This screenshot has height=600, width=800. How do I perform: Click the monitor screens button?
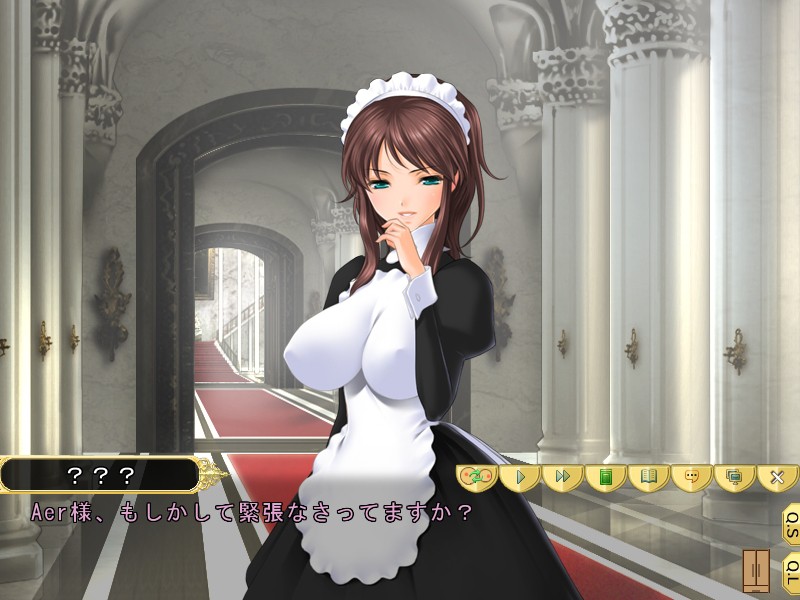[734, 477]
